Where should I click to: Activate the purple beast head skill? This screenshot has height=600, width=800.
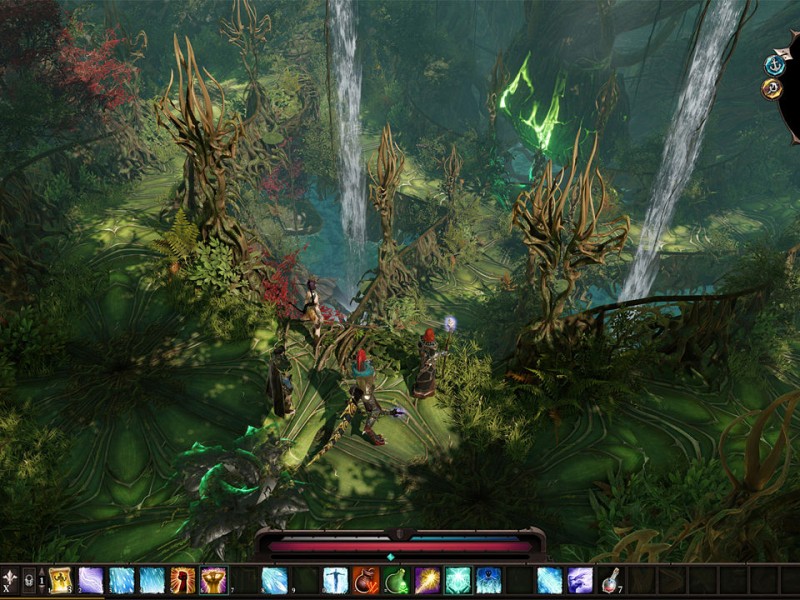pyautogui.click(x=581, y=580)
